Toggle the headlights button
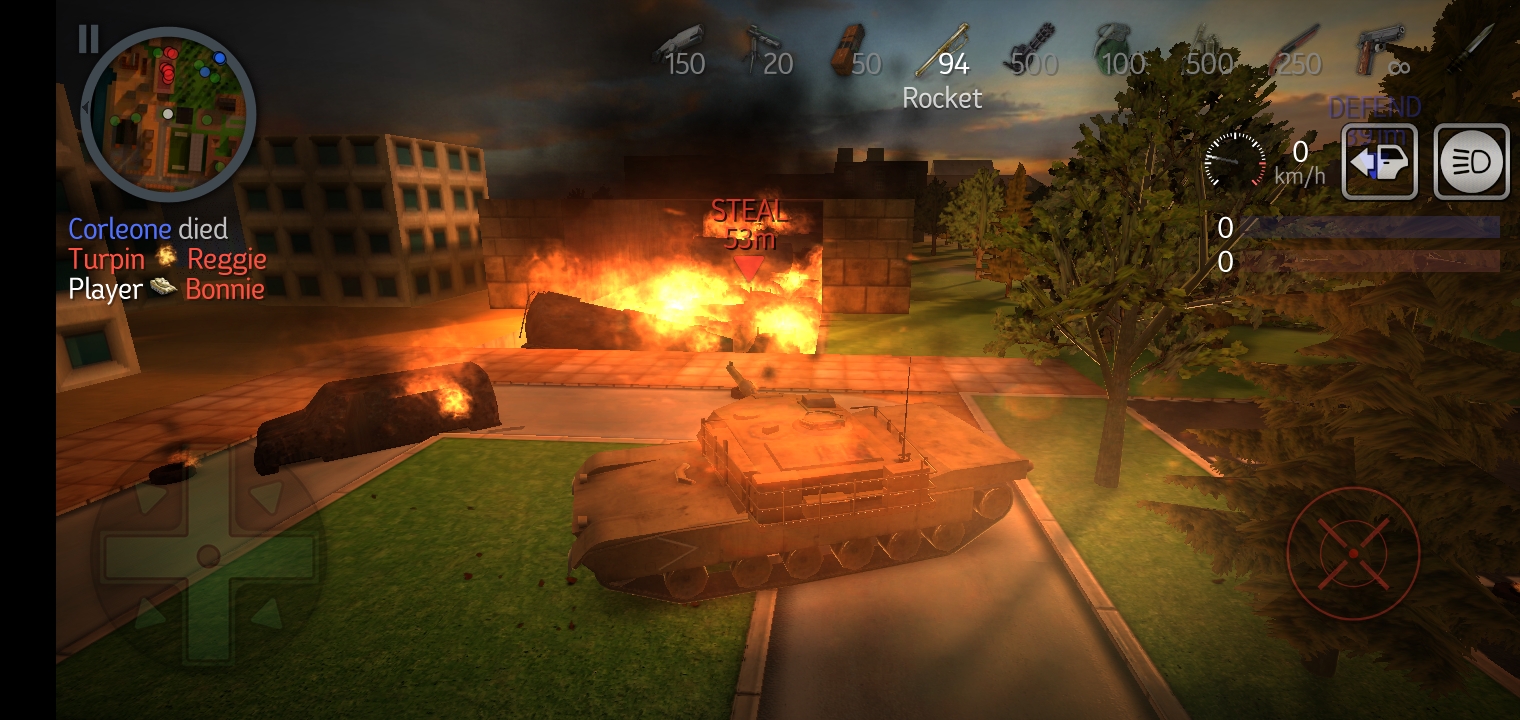Screen dimensions: 1520x720 click(x=1472, y=162)
